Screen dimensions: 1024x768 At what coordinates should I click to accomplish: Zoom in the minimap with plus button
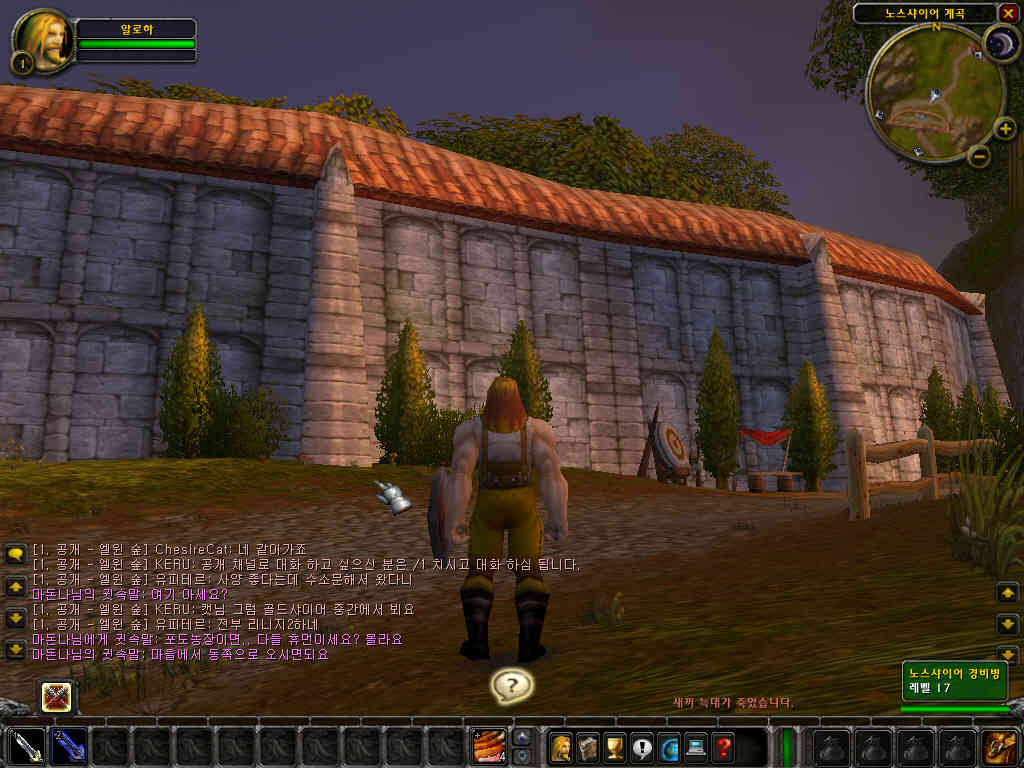tap(1005, 128)
